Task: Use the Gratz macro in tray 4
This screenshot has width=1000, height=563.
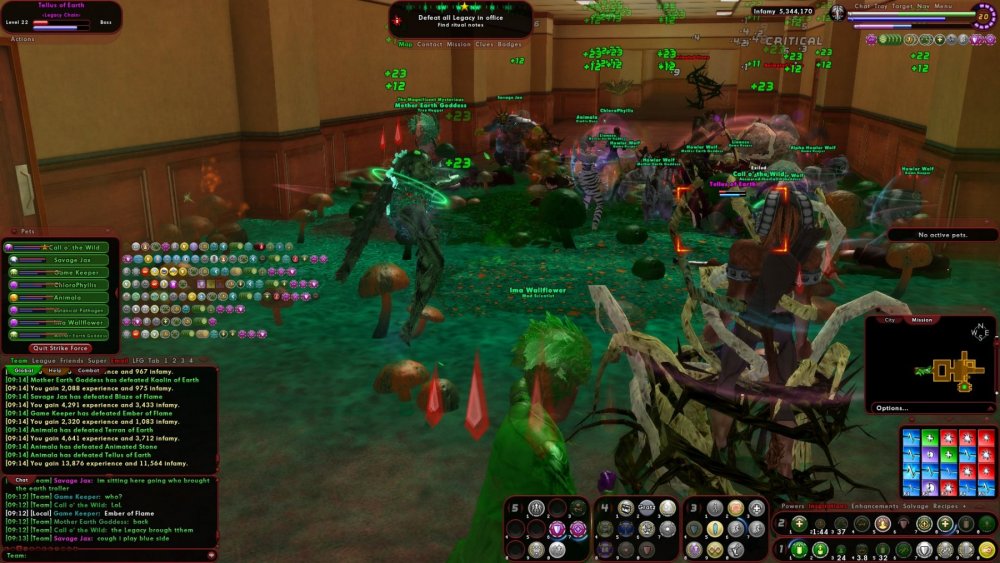Action: pyautogui.click(x=647, y=507)
